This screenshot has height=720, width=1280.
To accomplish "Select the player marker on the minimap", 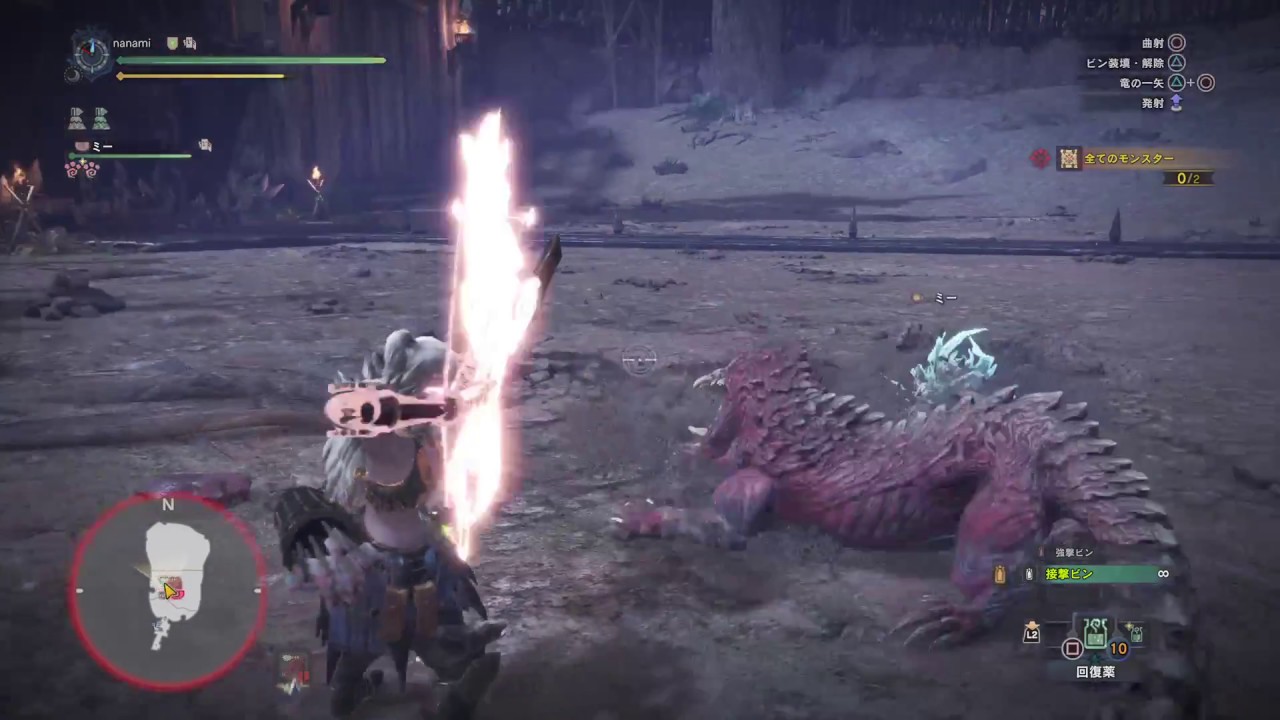I will tap(170, 590).
